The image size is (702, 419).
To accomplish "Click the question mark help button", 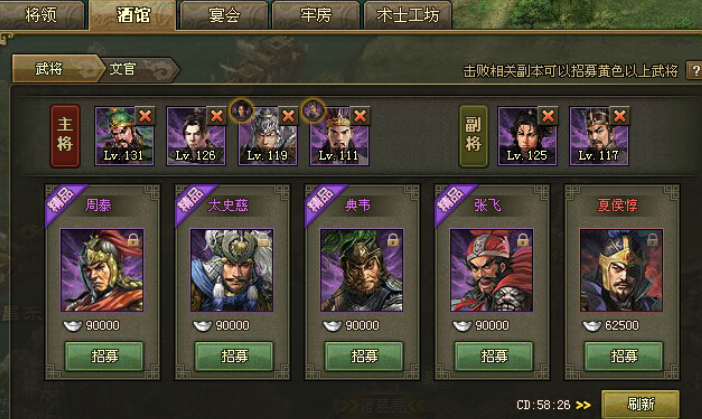I will (x=694, y=71).
